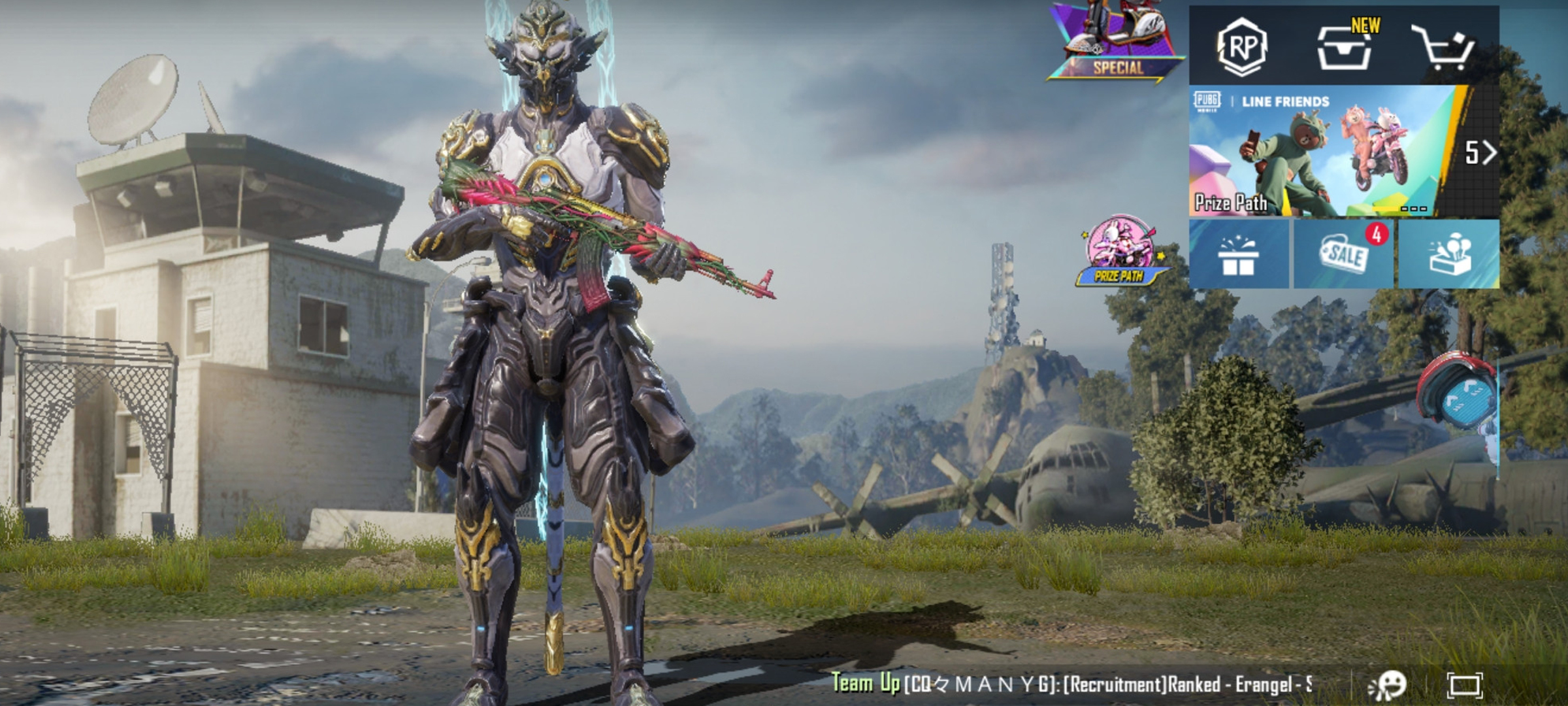Toggle the fullscreen frame icon
1568x706 pixels.
pyautogui.click(x=1464, y=685)
